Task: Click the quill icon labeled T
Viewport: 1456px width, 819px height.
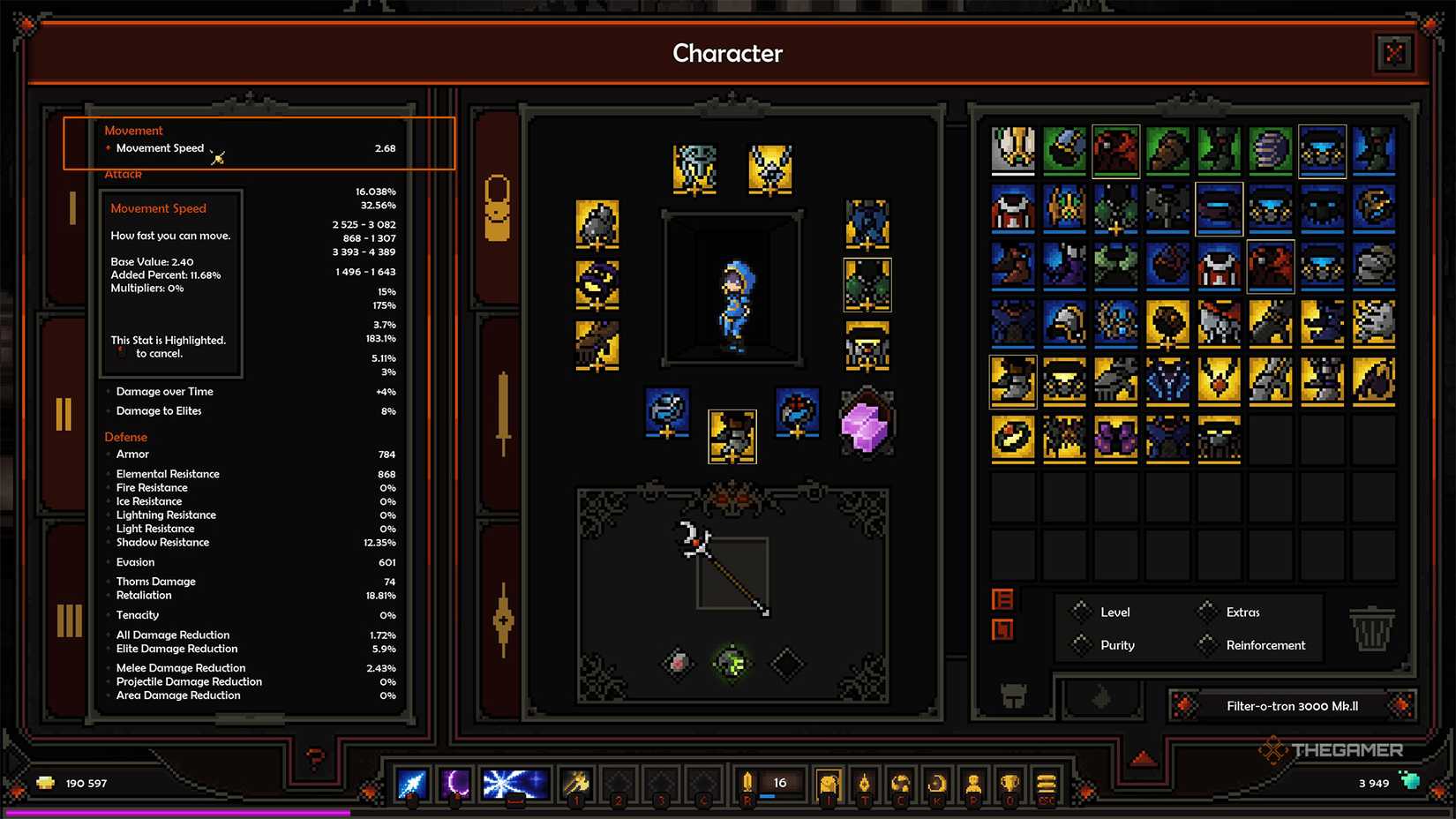Action: coord(865,782)
